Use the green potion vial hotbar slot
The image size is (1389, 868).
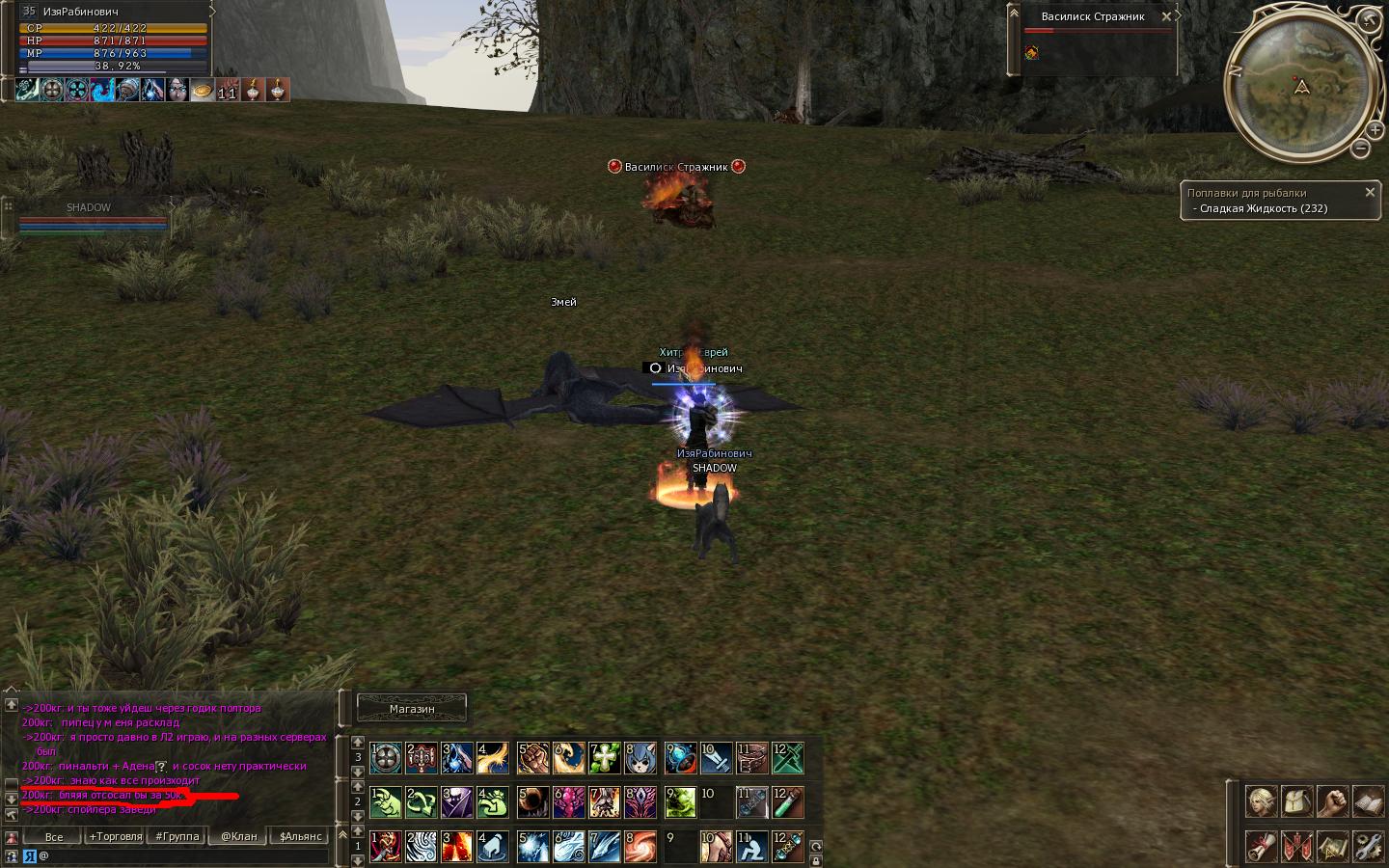click(788, 801)
